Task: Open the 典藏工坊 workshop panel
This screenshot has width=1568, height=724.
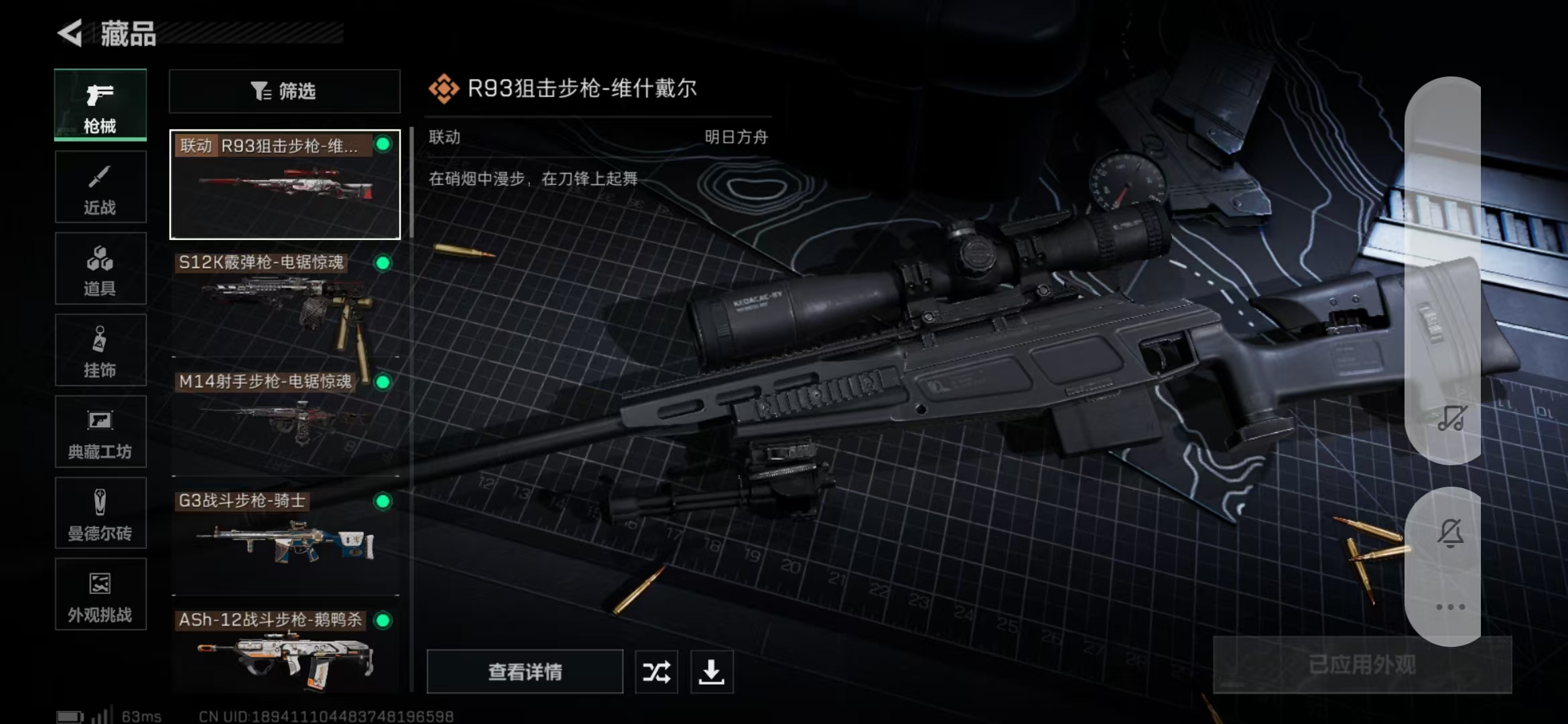Action: [101, 432]
